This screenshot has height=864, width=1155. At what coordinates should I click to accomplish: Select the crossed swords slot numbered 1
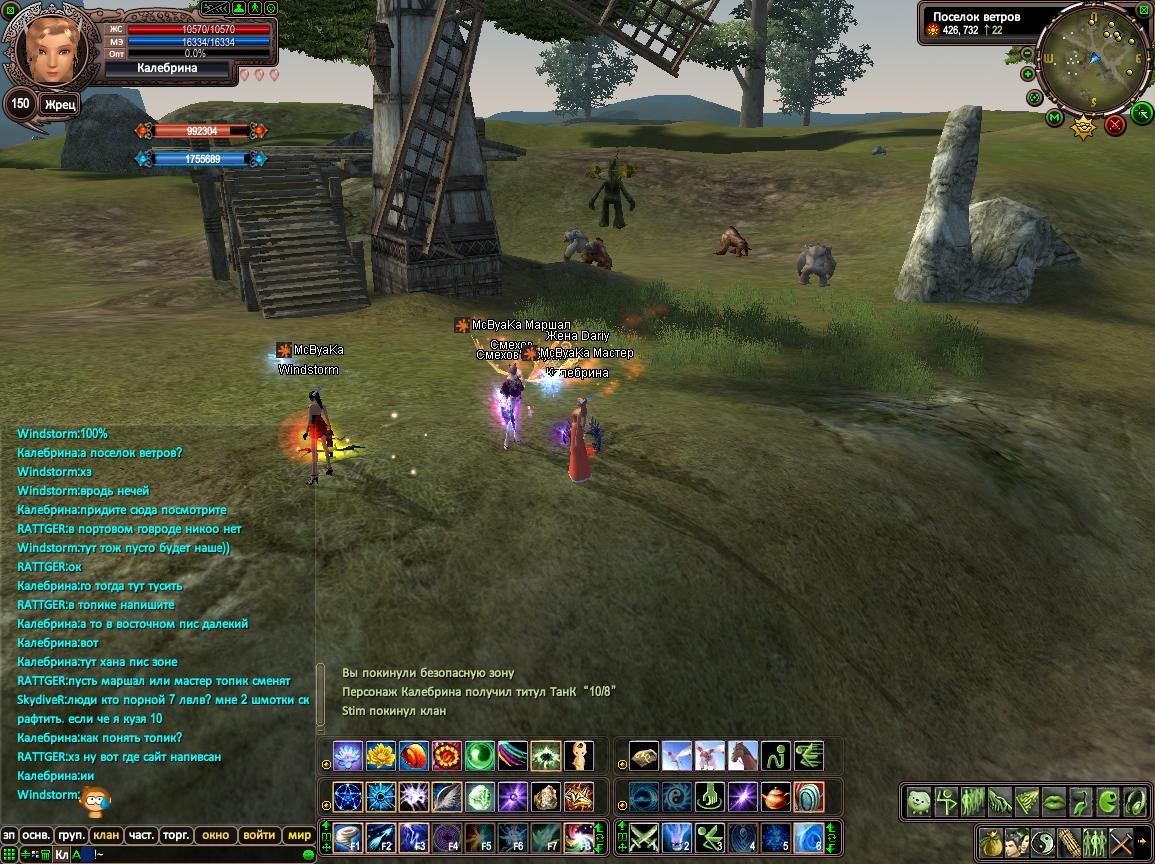click(x=644, y=836)
